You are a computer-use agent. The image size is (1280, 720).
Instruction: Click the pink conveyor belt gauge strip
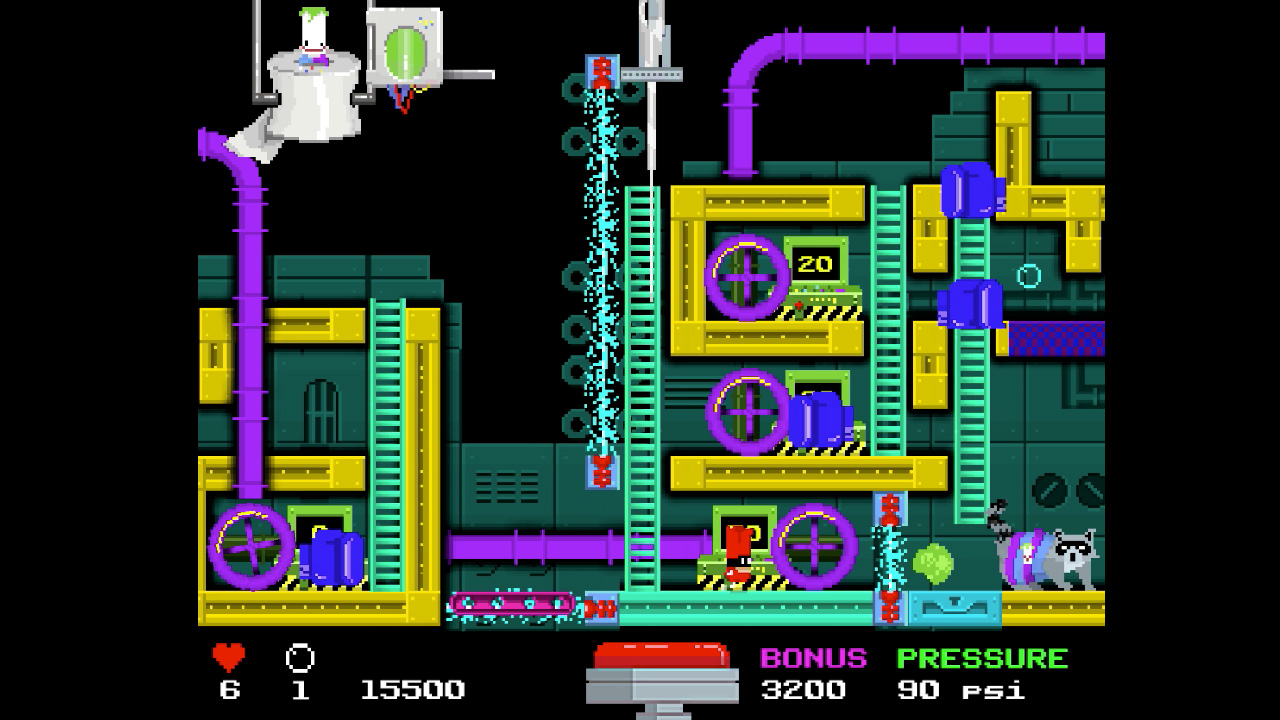[512, 605]
